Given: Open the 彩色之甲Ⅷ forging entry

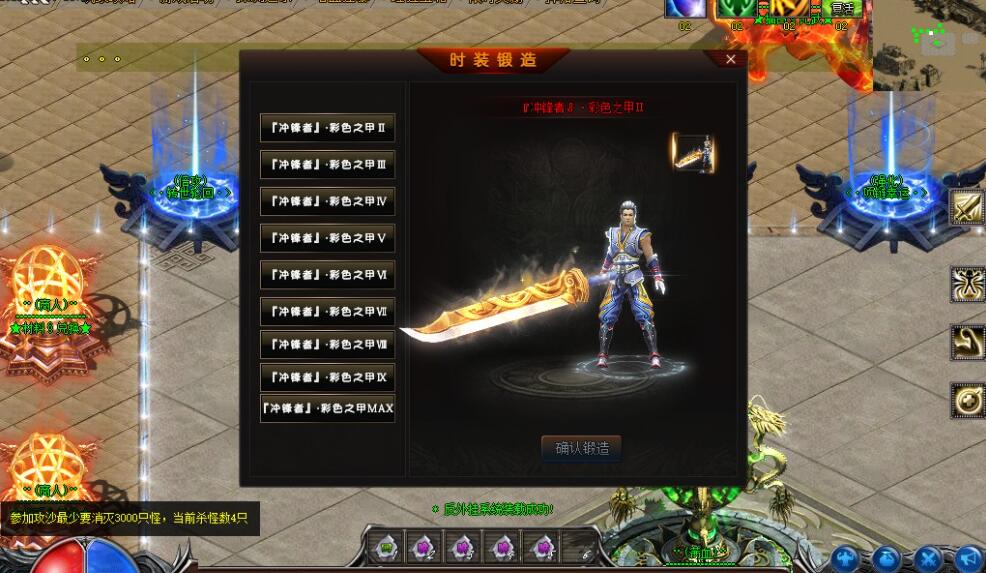Looking at the screenshot, I should [327, 344].
